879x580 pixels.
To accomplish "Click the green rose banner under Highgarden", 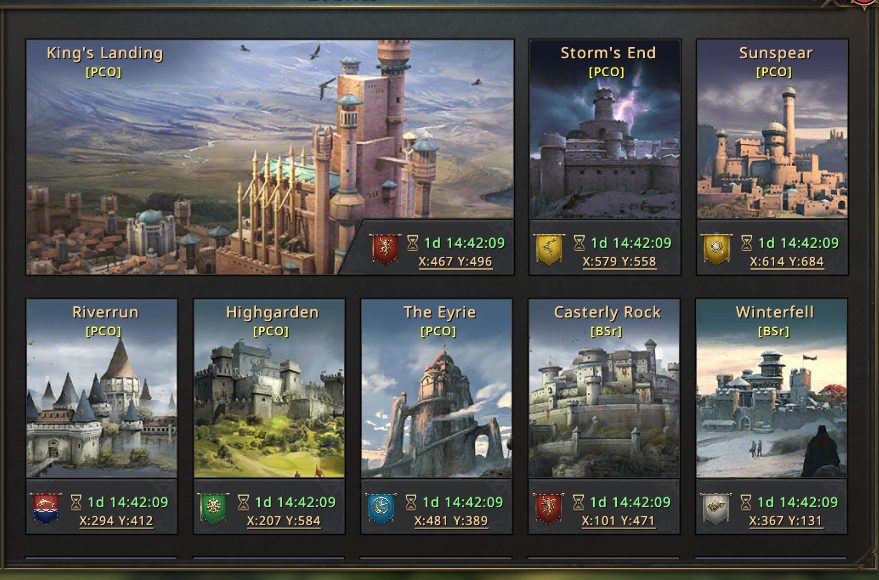I will click(x=212, y=508).
